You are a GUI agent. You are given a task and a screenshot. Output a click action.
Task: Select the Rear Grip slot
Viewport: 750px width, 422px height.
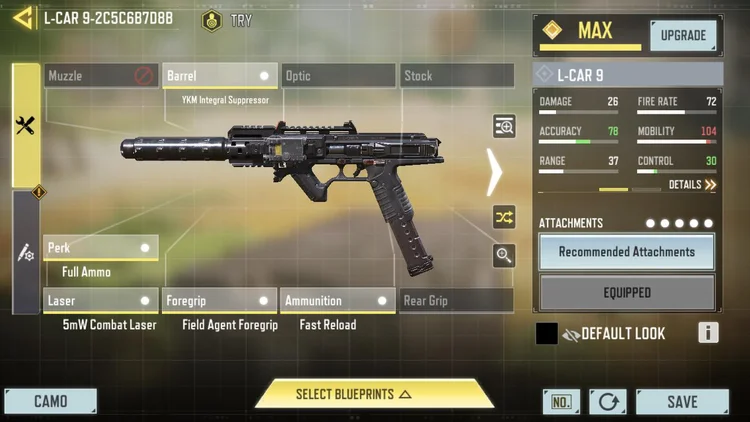456,301
